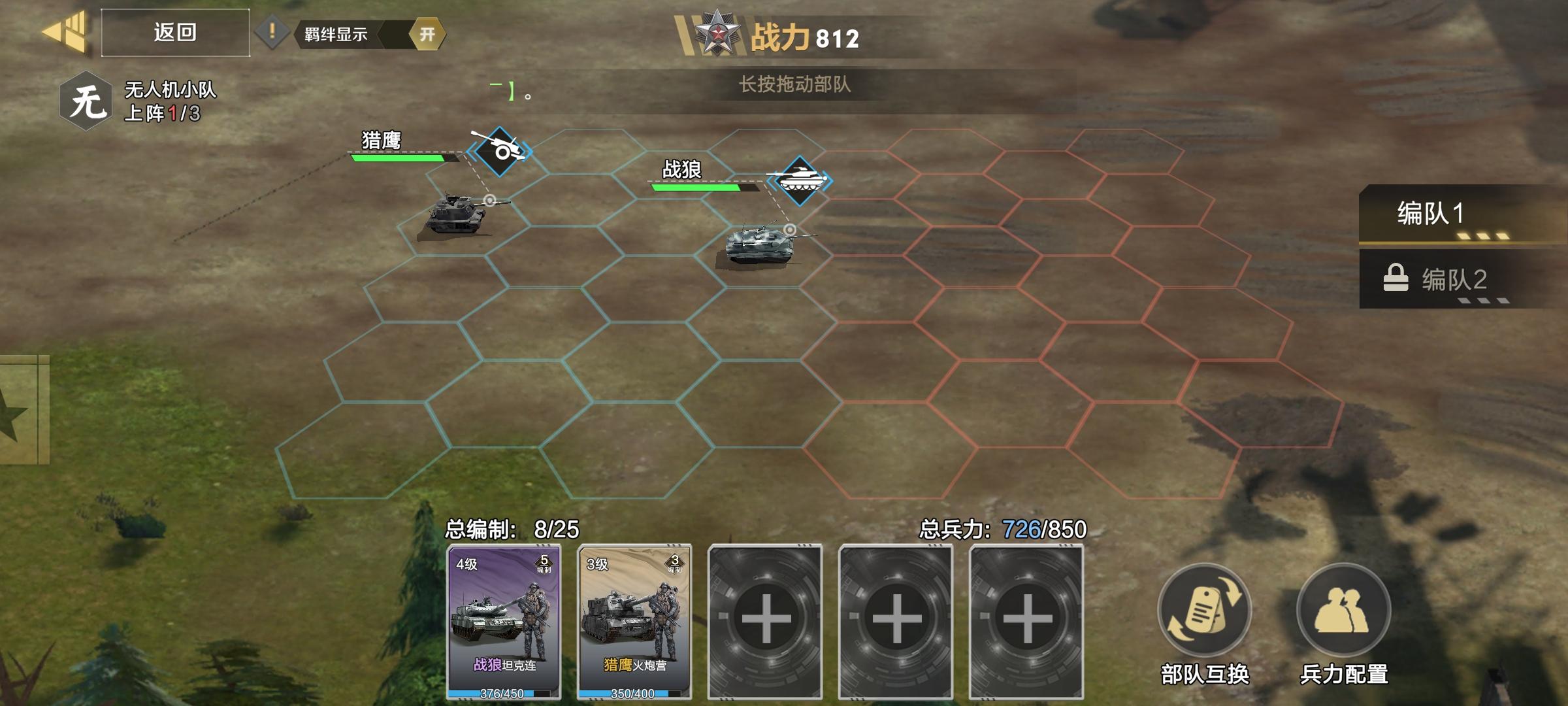Screen dimensions: 1568x706
Task: Open 兵力配置 troop allocation
Action: coord(1343,611)
